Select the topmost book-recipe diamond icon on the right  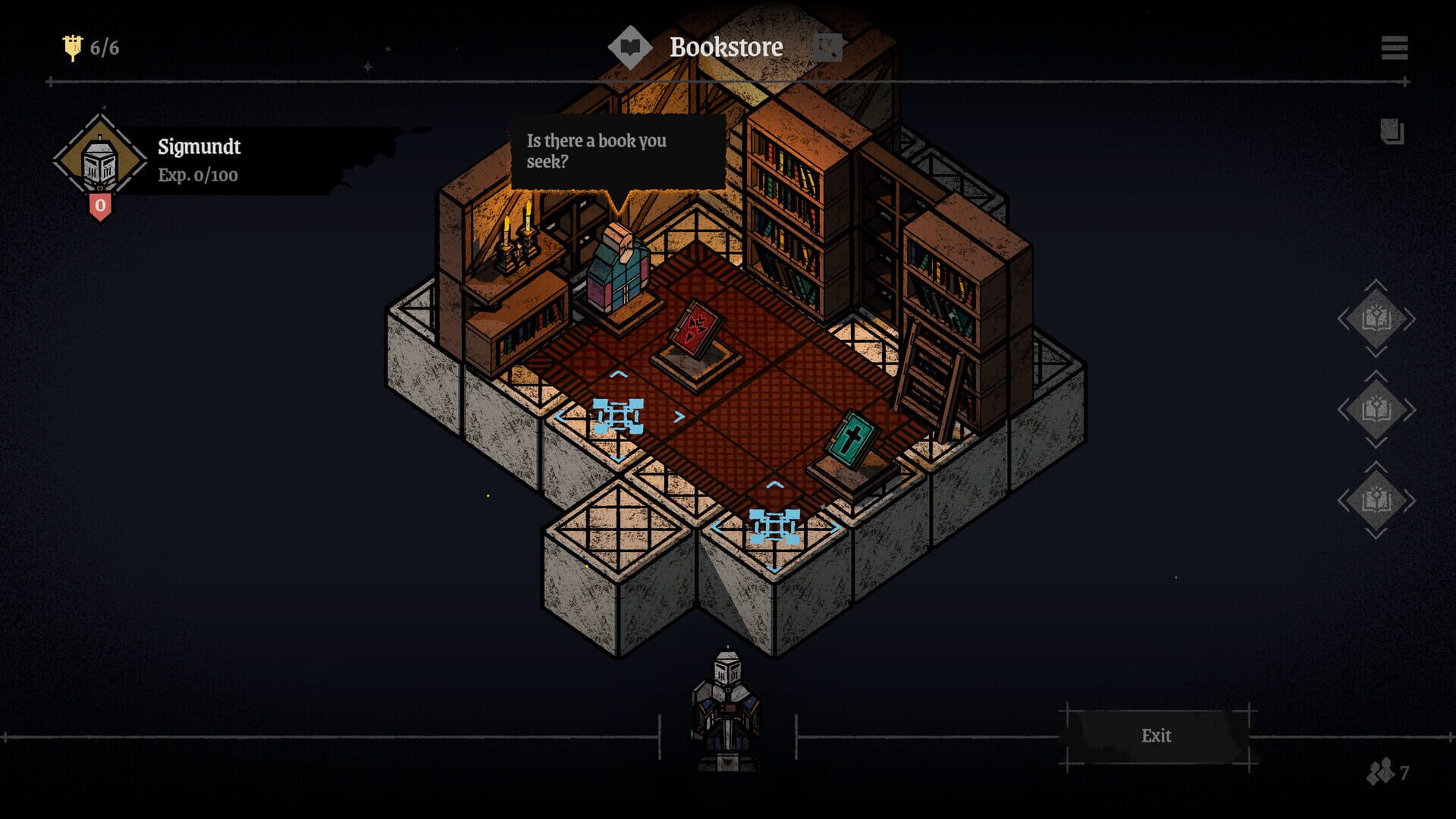click(1376, 318)
